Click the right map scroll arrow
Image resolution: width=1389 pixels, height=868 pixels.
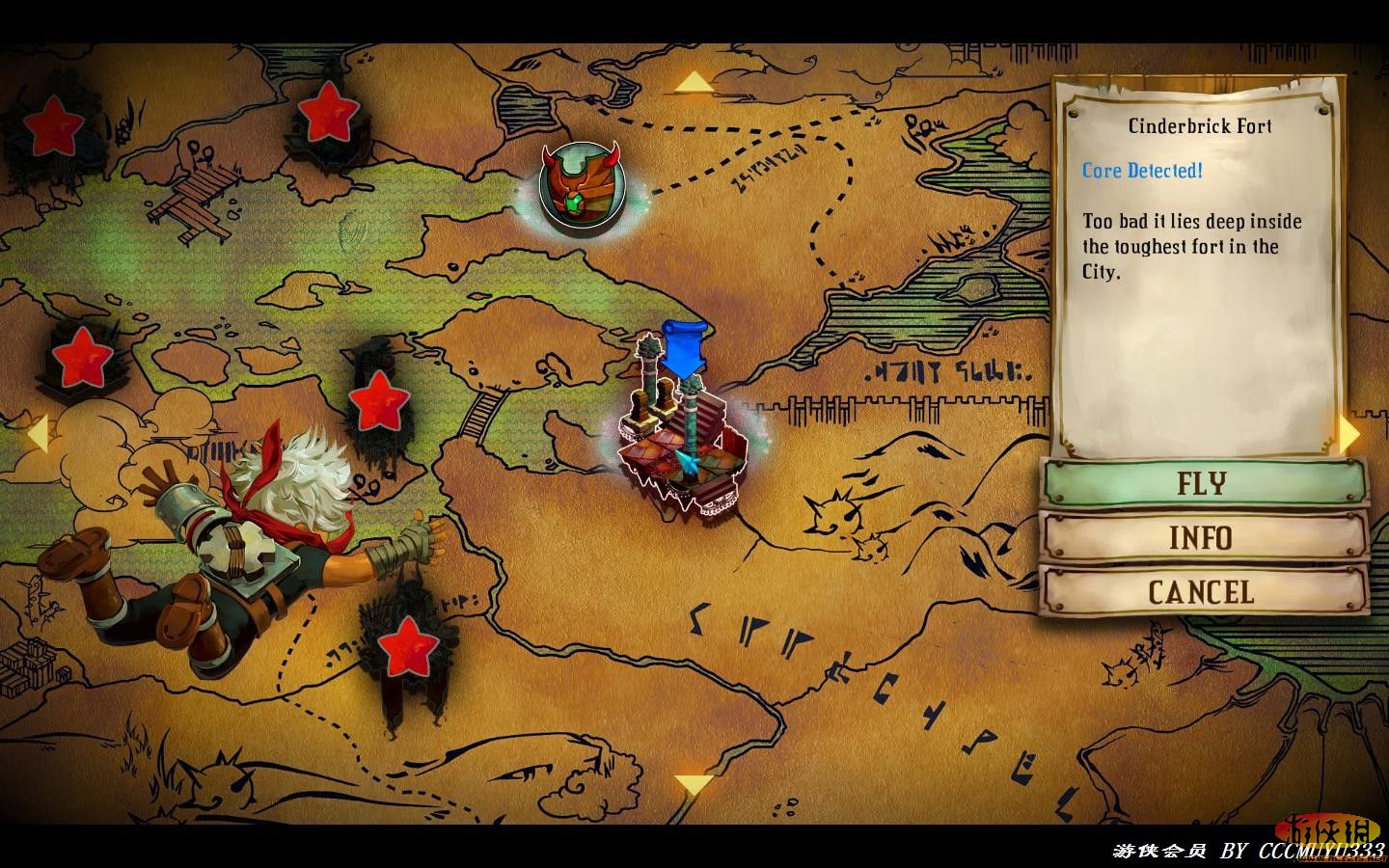[x=1349, y=434]
